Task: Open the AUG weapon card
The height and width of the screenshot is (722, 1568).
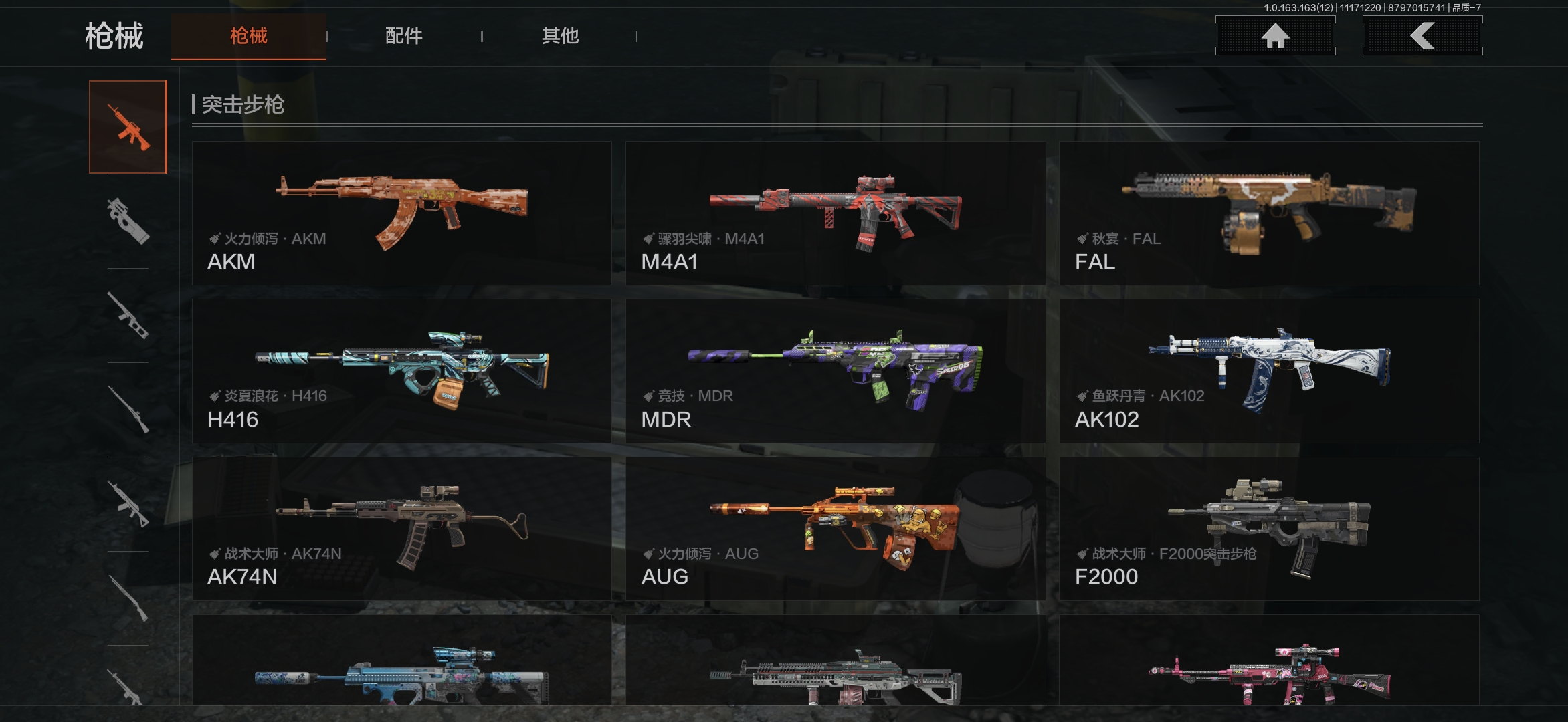Action: pyautogui.click(x=835, y=529)
